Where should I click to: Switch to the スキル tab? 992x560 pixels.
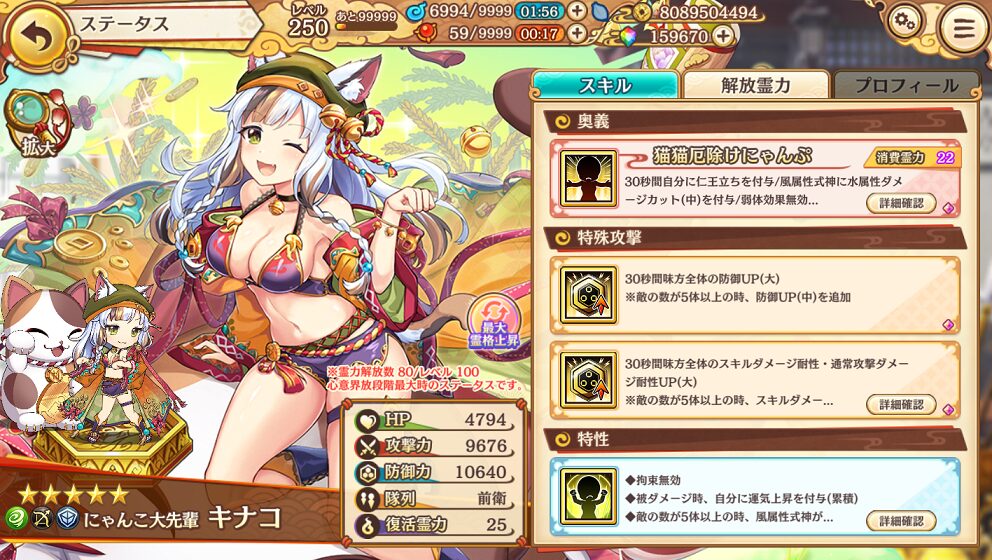coord(605,85)
